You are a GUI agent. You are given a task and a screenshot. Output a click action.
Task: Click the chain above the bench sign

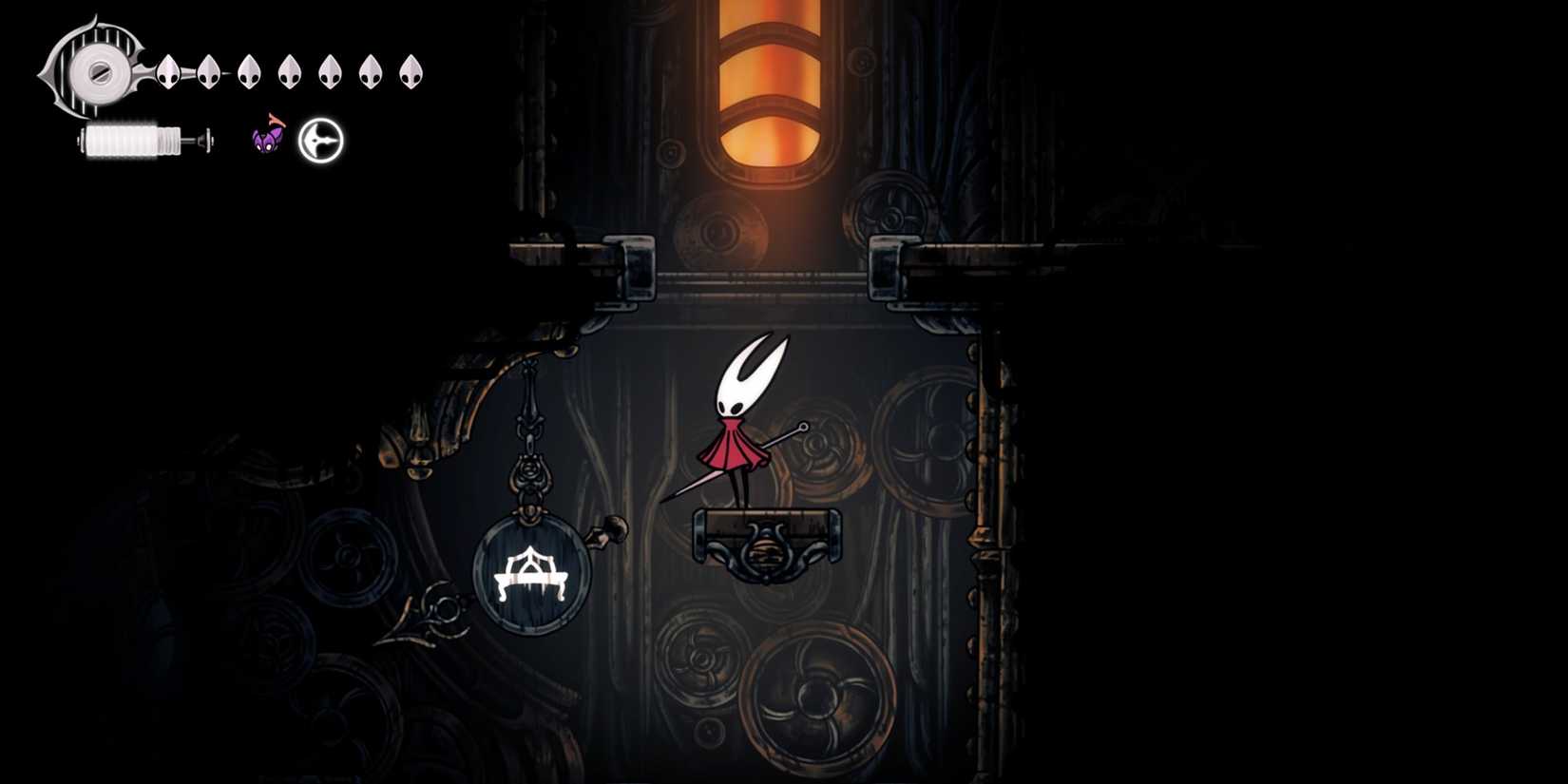pyautogui.click(x=529, y=399)
